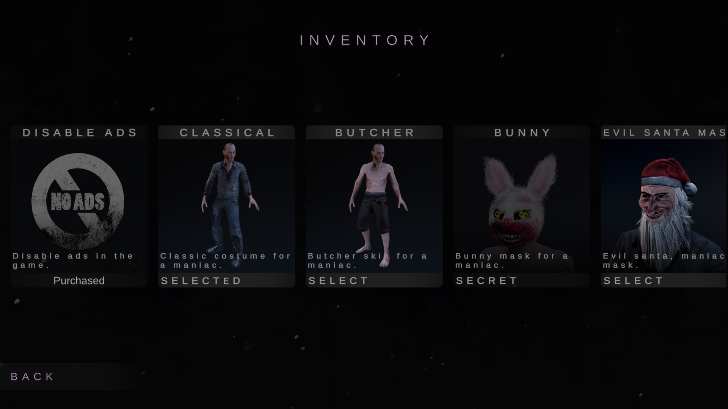
Task: Click the Selected button under Classical costume
Action: pyautogui.click(x=226, y=281)
